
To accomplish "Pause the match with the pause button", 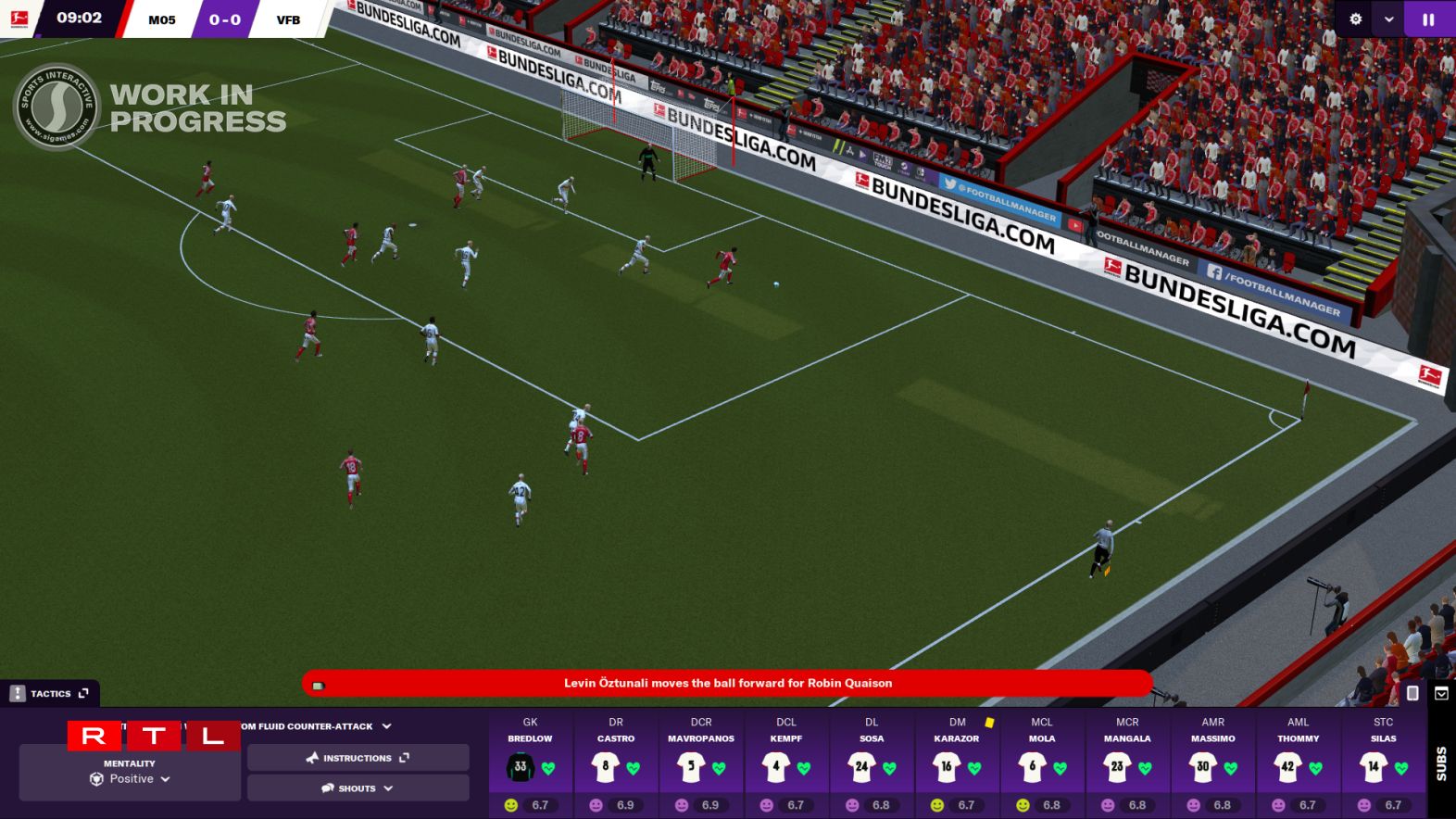I will (x=1428, y=19).
